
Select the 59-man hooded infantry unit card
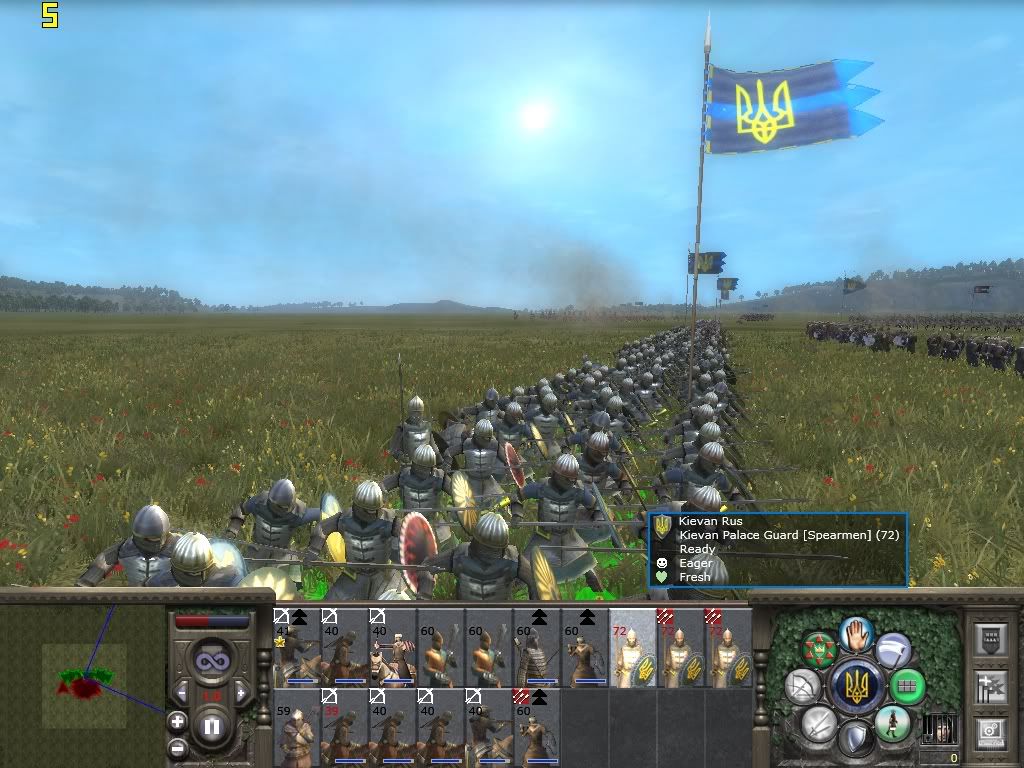[x=296, y=727]
